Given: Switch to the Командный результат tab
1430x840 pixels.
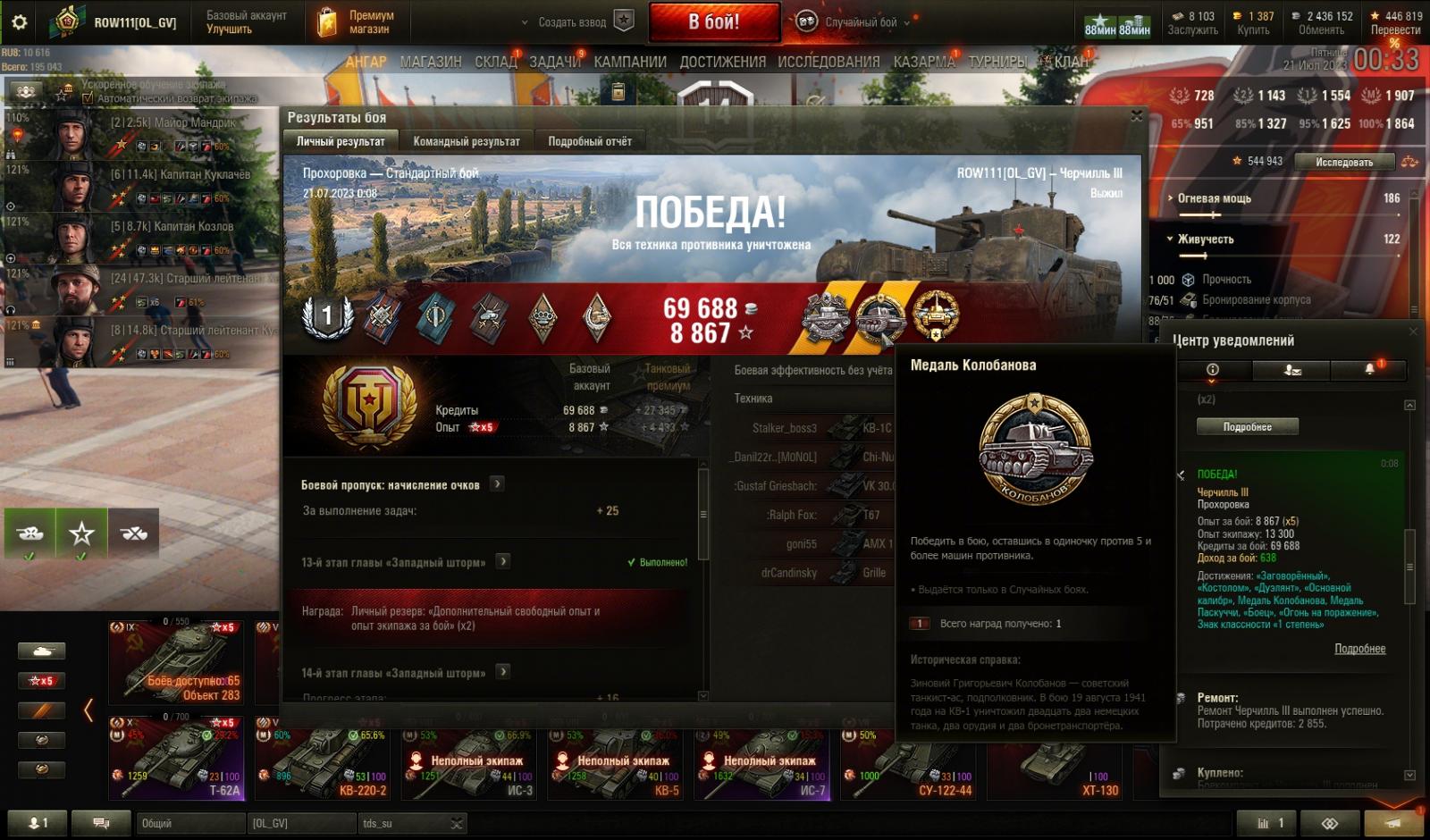Looking at the screenshot, I should (466, 141).
